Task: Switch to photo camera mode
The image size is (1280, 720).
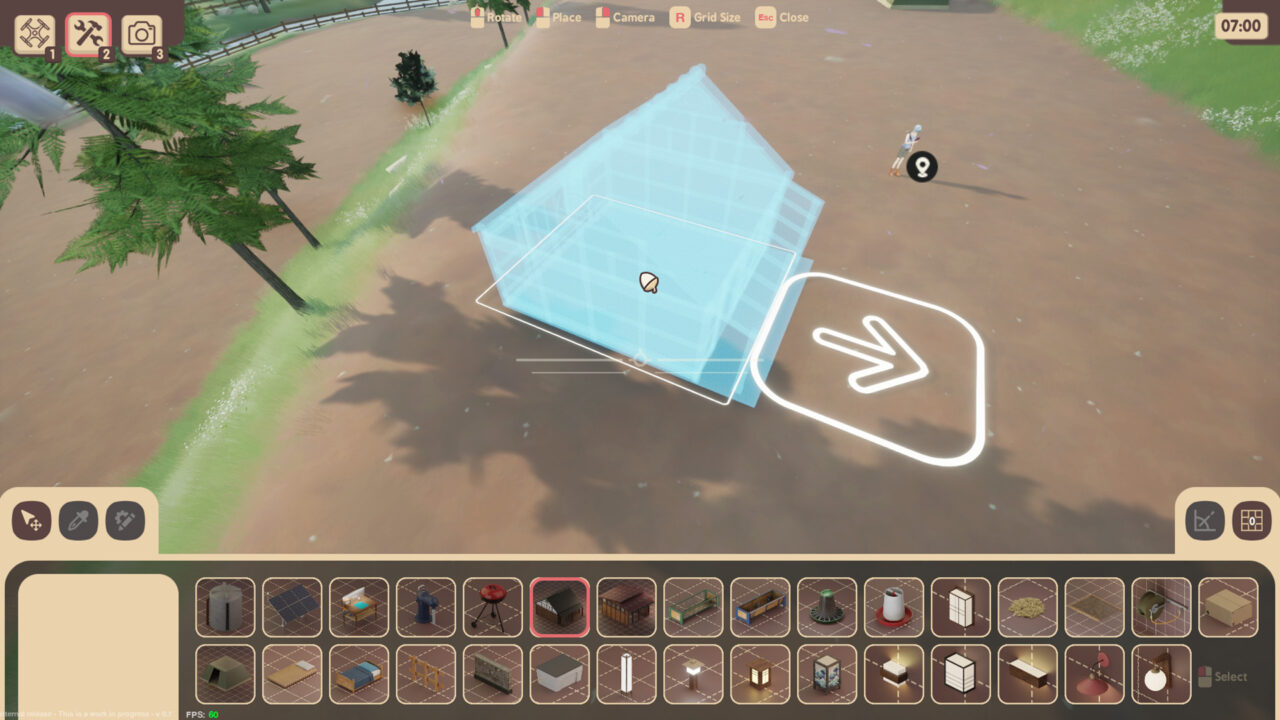Action: (x=141, y=32)
